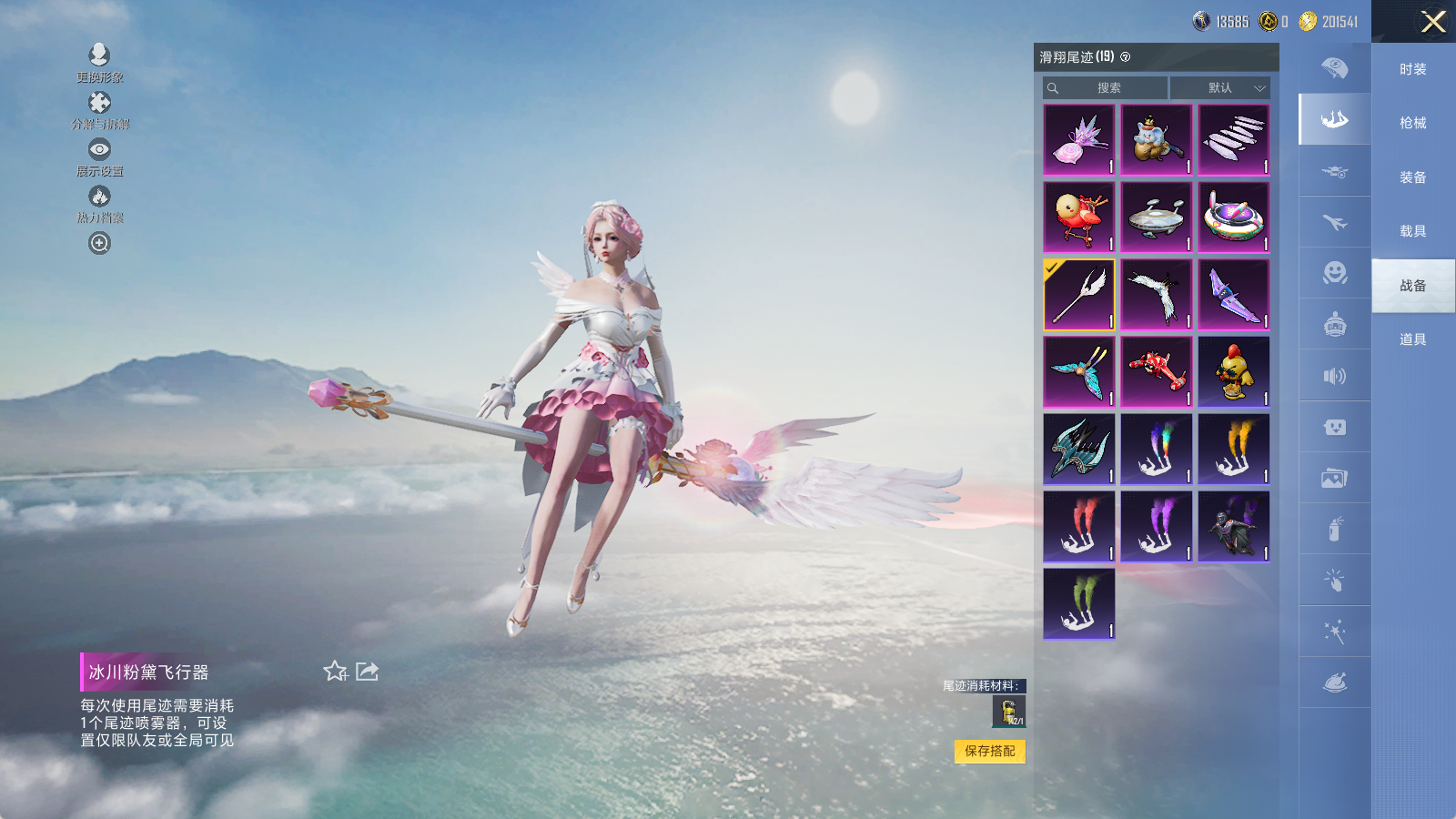Select the 装备 category
This screenshot has height=819, width=1456.
pos(1412,177)
